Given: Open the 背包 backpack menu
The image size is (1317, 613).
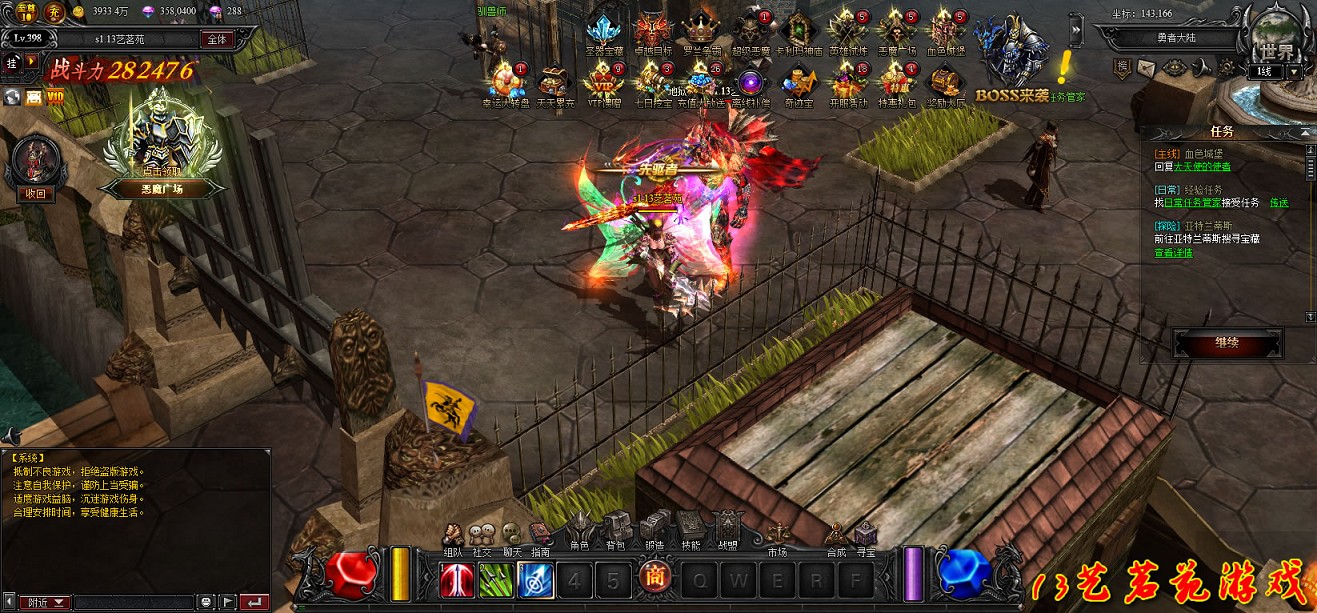Looking at the screenshot, I should 616,528.
